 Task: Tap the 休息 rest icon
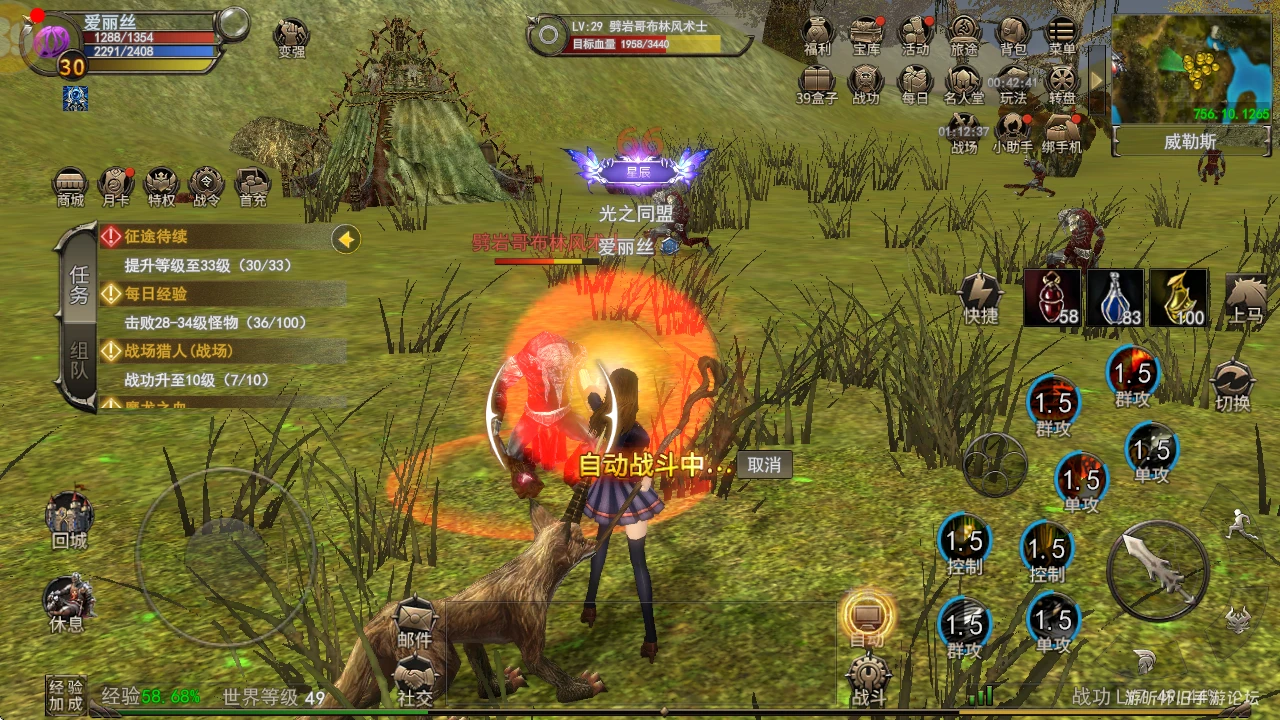click(x=67, y=603)
